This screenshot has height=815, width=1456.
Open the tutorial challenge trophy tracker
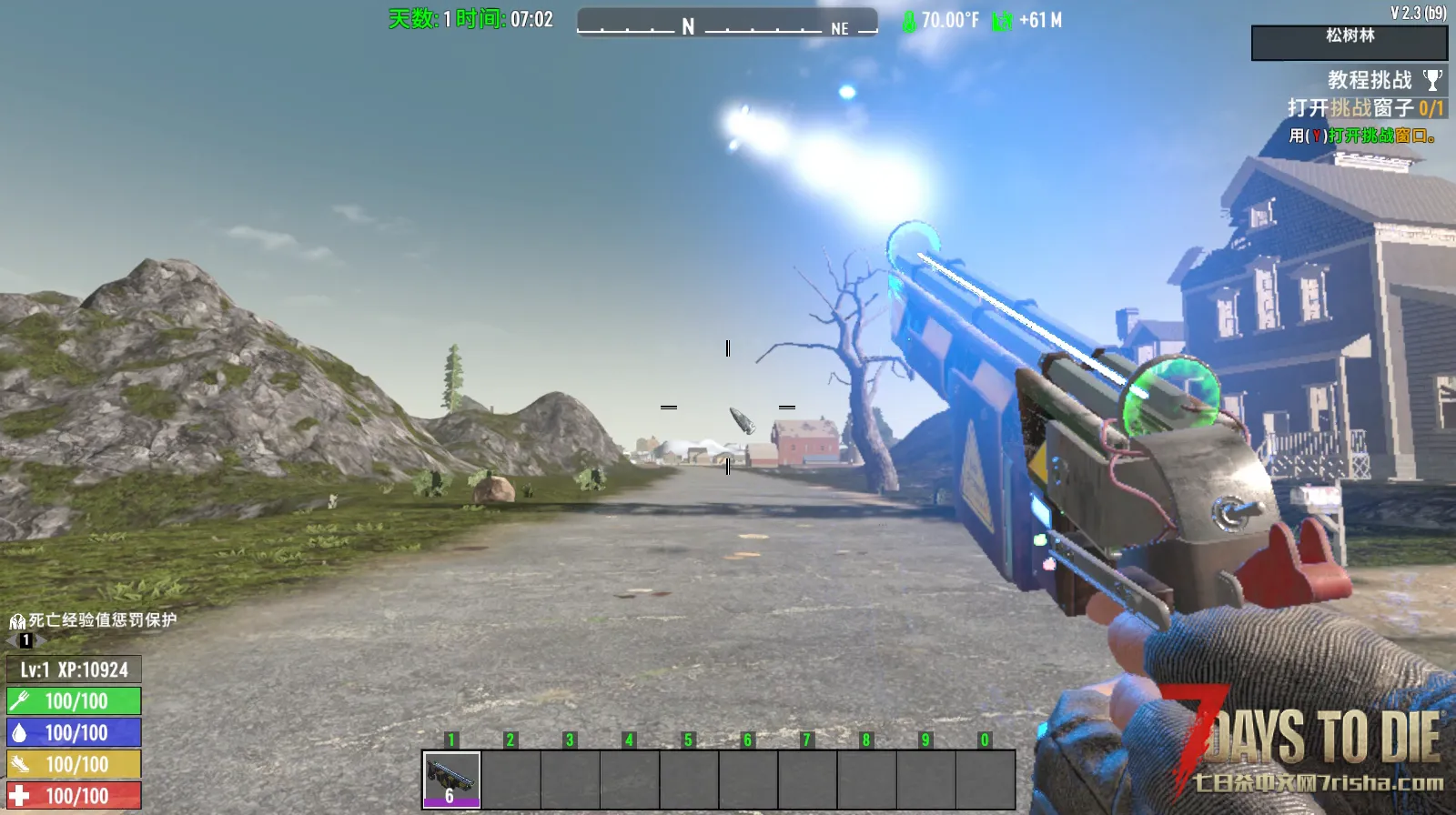(1432, 80)
